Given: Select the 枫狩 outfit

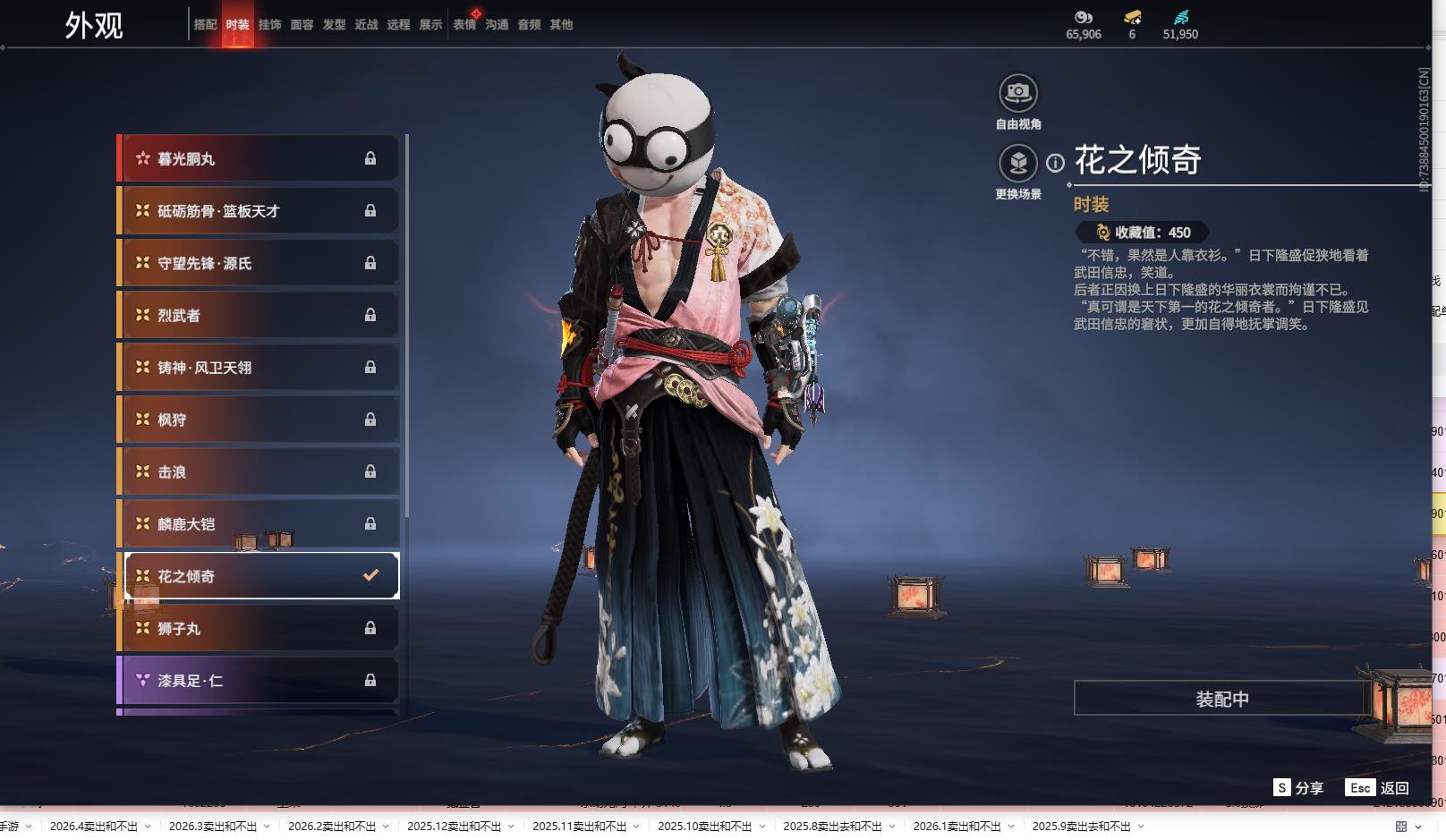Looking at the screenshot, I should point(258,420).
